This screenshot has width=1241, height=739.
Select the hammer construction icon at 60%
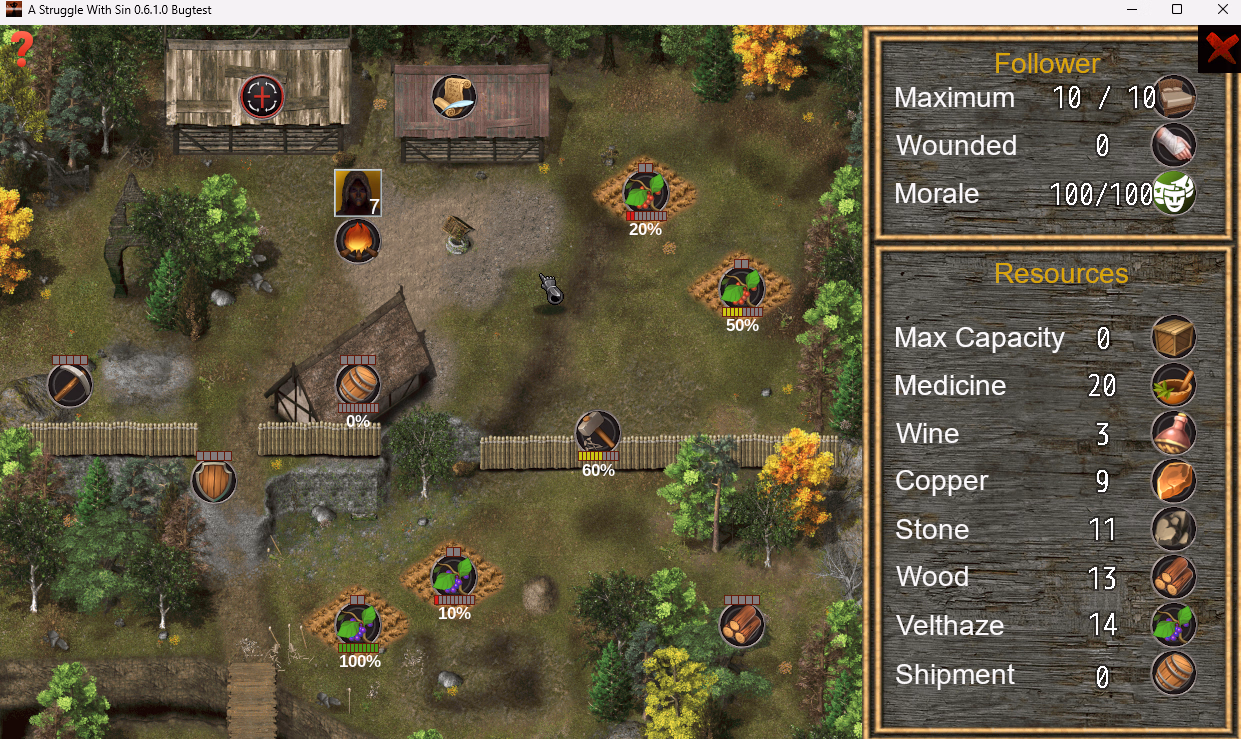coord(598,433)
